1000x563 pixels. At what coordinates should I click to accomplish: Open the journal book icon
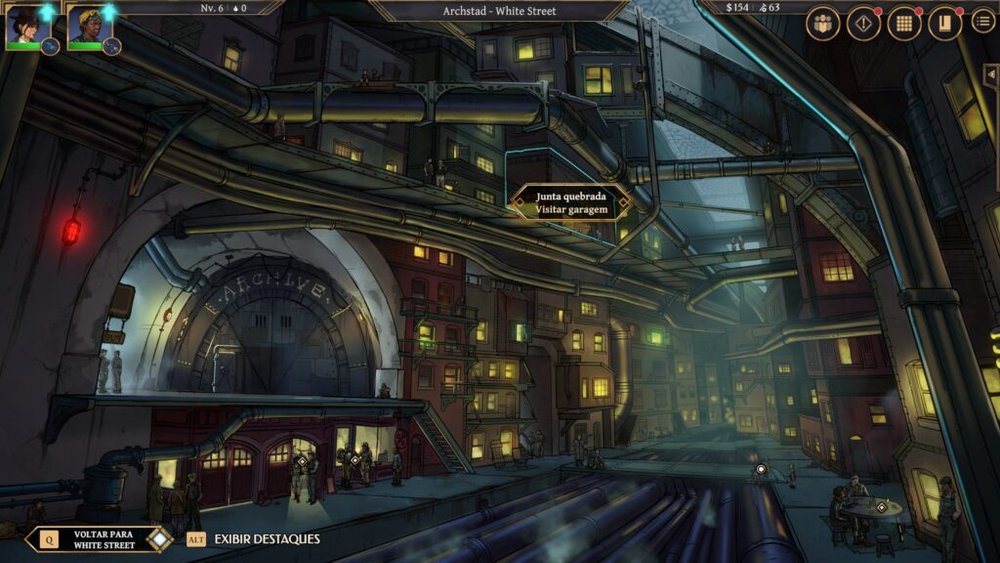tap(944, 24)
